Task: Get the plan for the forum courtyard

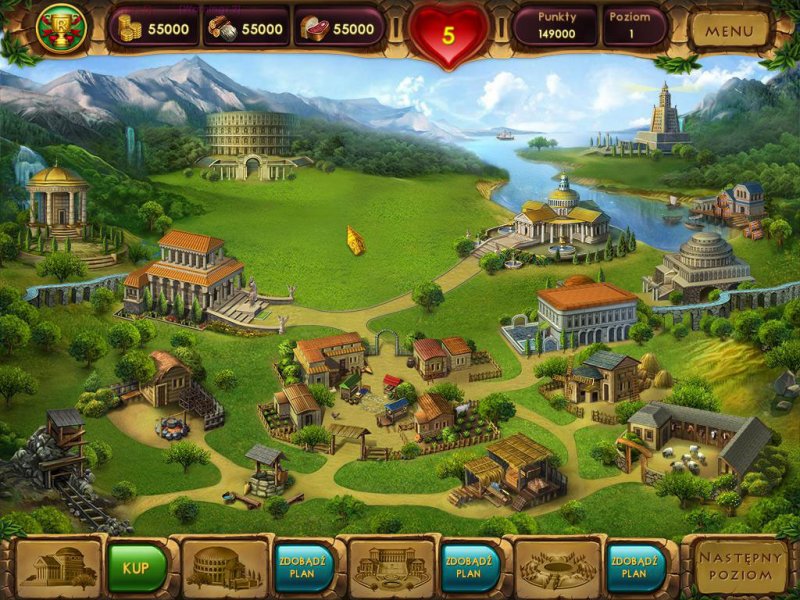Action: (468, 567)
